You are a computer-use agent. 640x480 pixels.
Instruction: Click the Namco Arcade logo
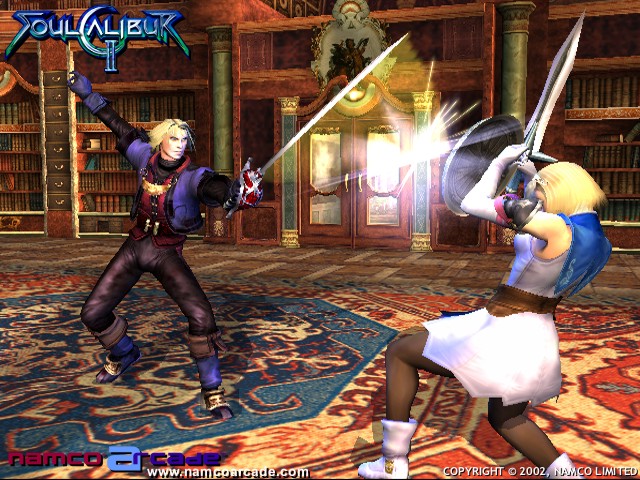115,458
